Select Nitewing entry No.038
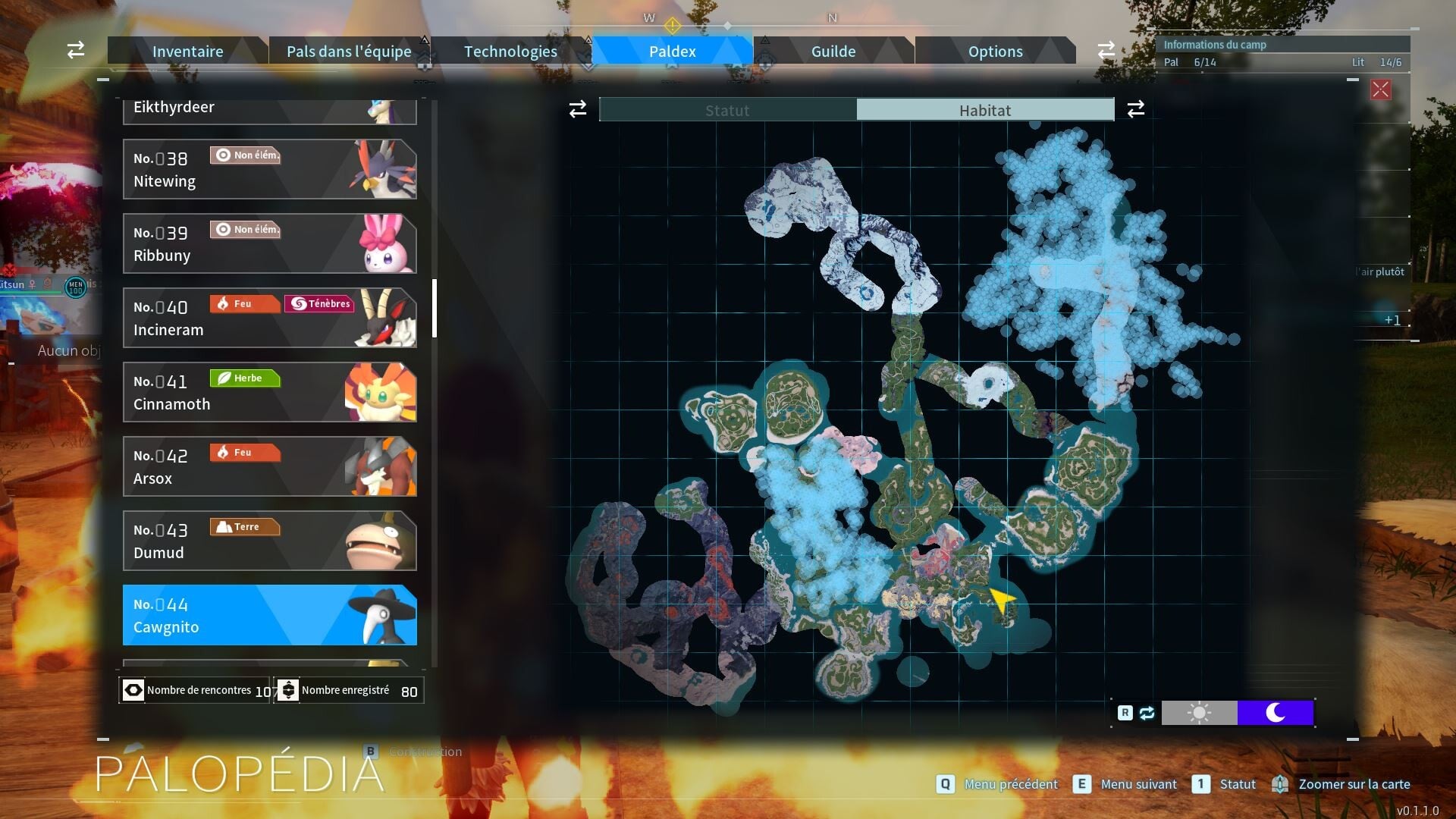The image size is (1456, 819). 269,169
